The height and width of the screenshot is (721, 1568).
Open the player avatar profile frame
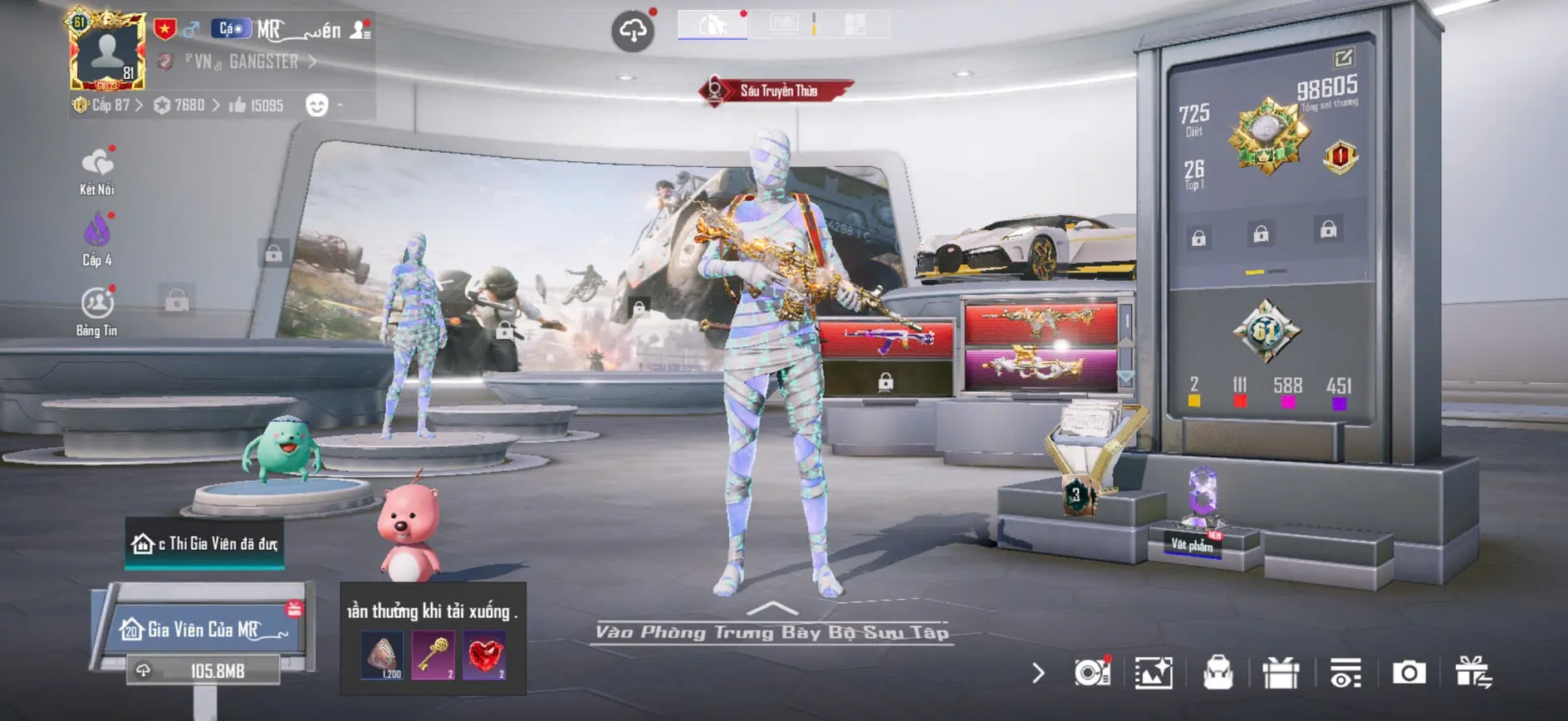(x=107, y=51)
